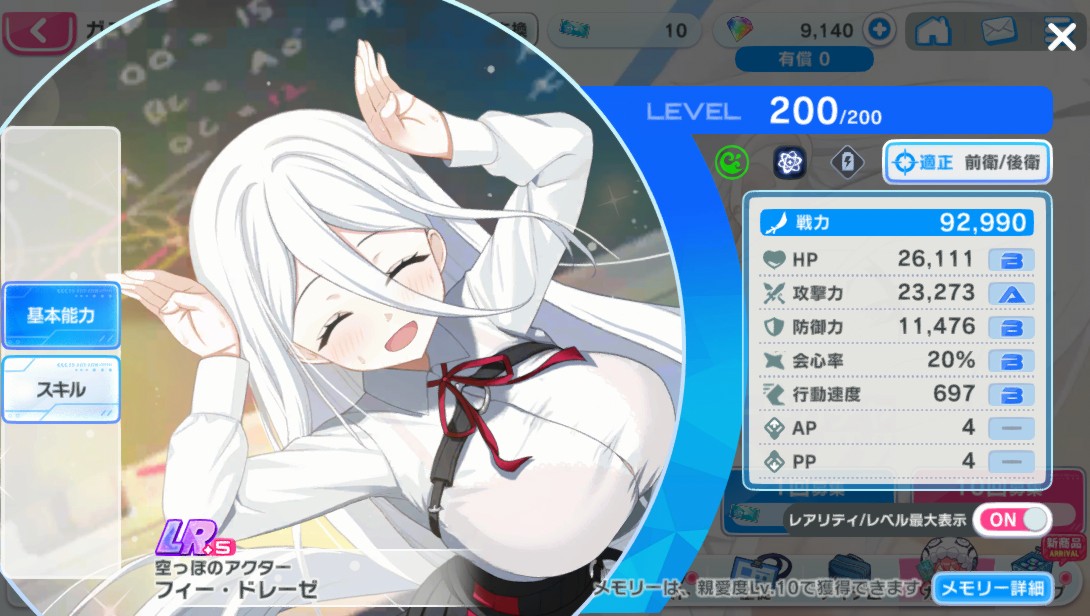Toggle the レアリティ/レベル最大表示 switch
1090x616 pixels.
[x=1012, y=520]
